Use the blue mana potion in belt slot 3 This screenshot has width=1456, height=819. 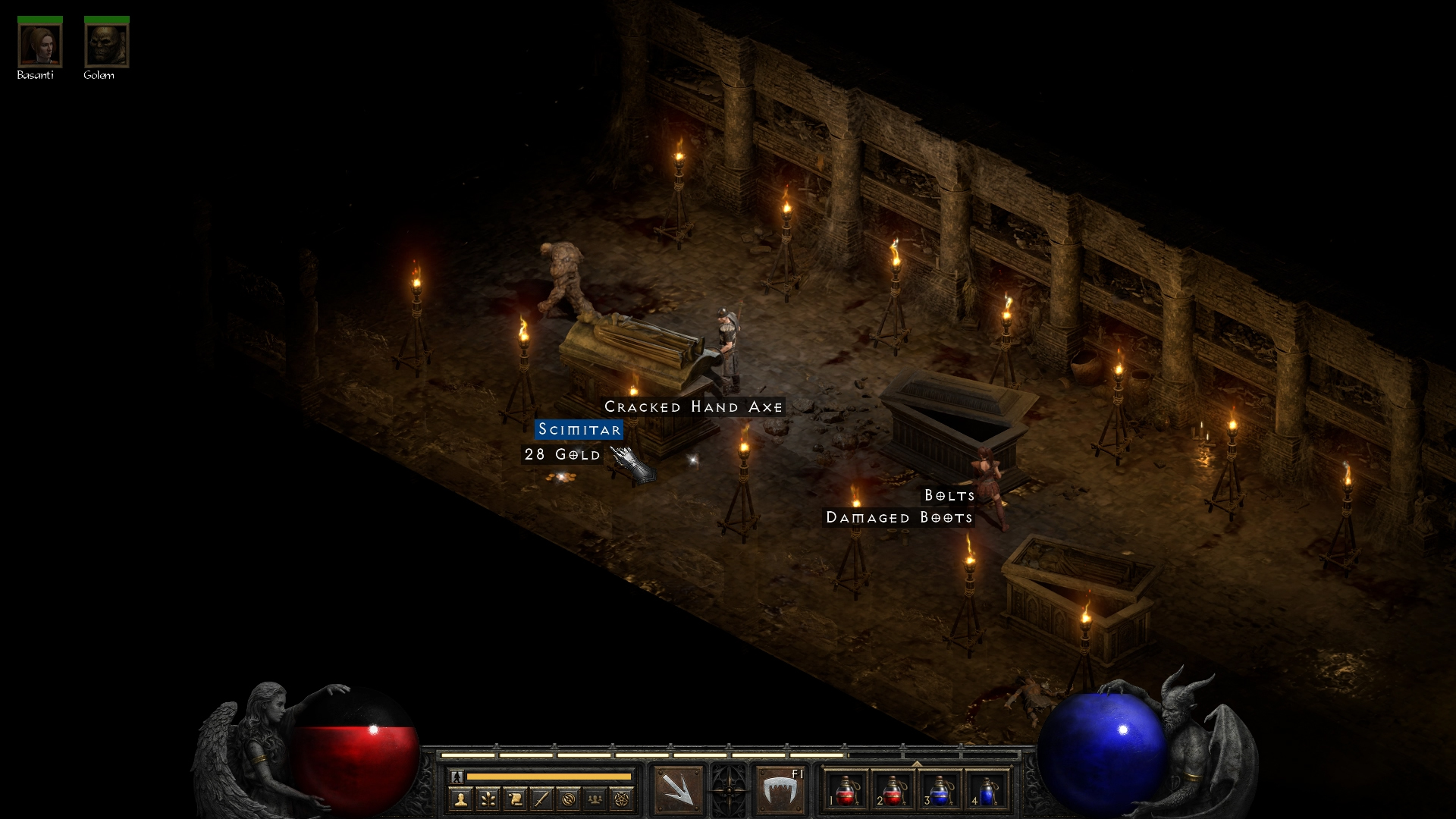940,790
